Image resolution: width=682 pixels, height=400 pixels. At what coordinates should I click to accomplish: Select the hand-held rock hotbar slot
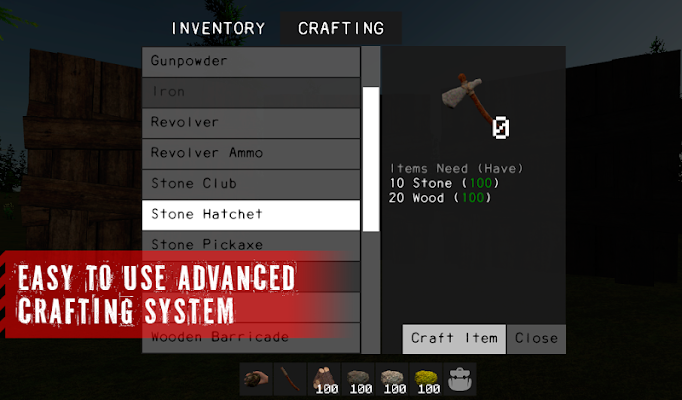tap(256, 379)
